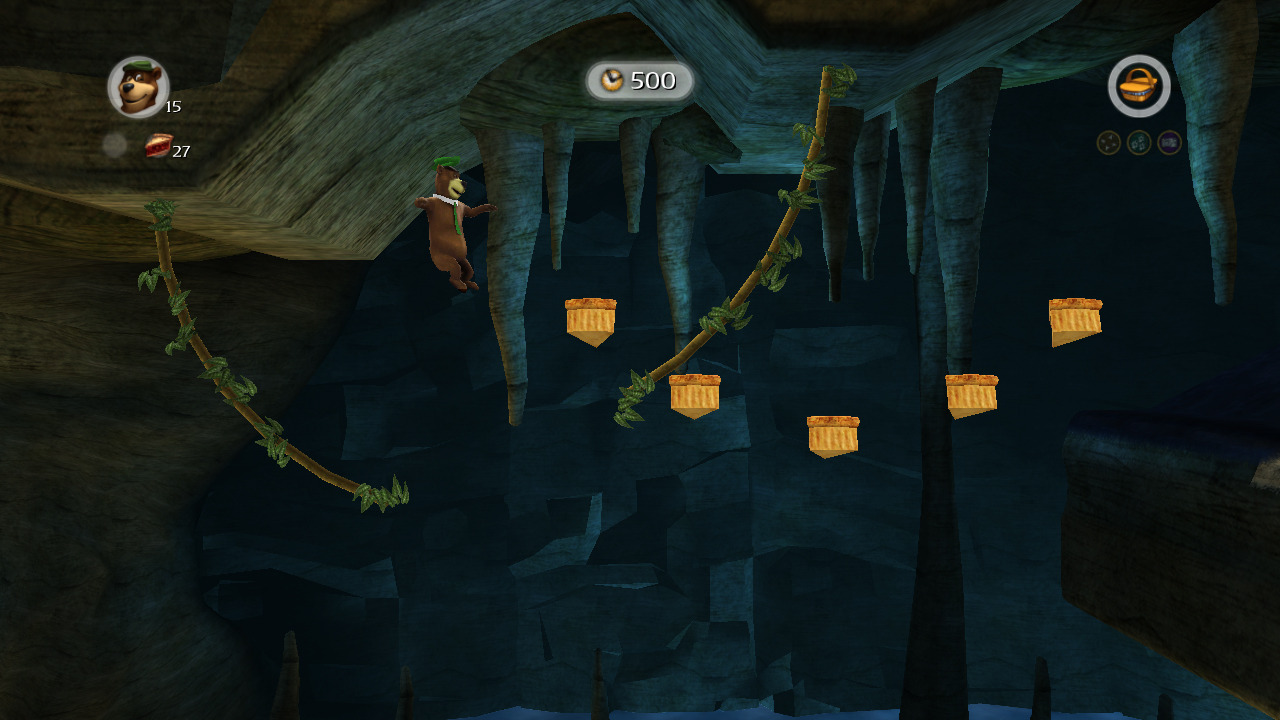
Task: Select the purple collectible icon under the basket
Action: click(1169, 143)
